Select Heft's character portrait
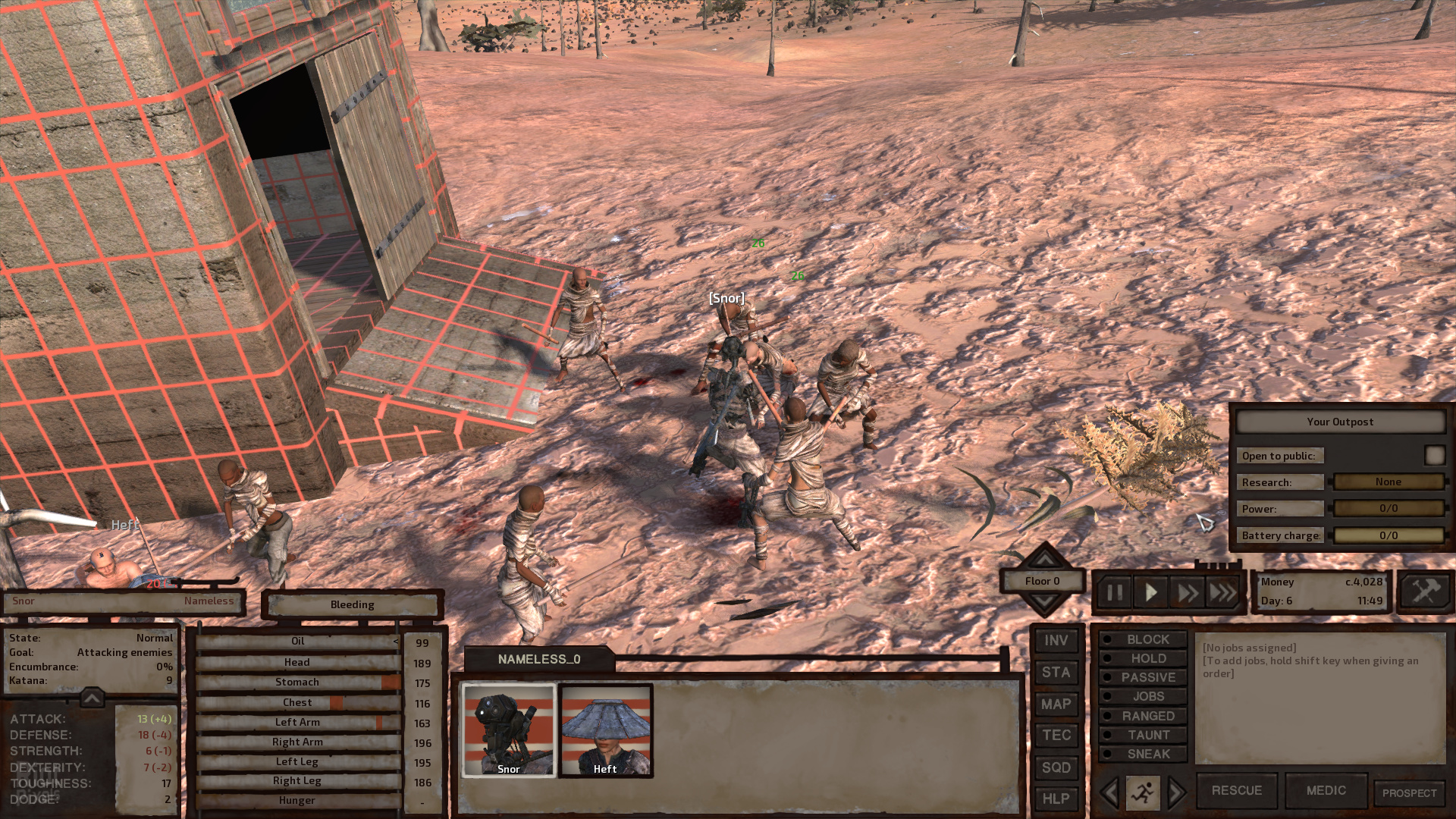This screenshot has height=819, width=1456. 605,730
